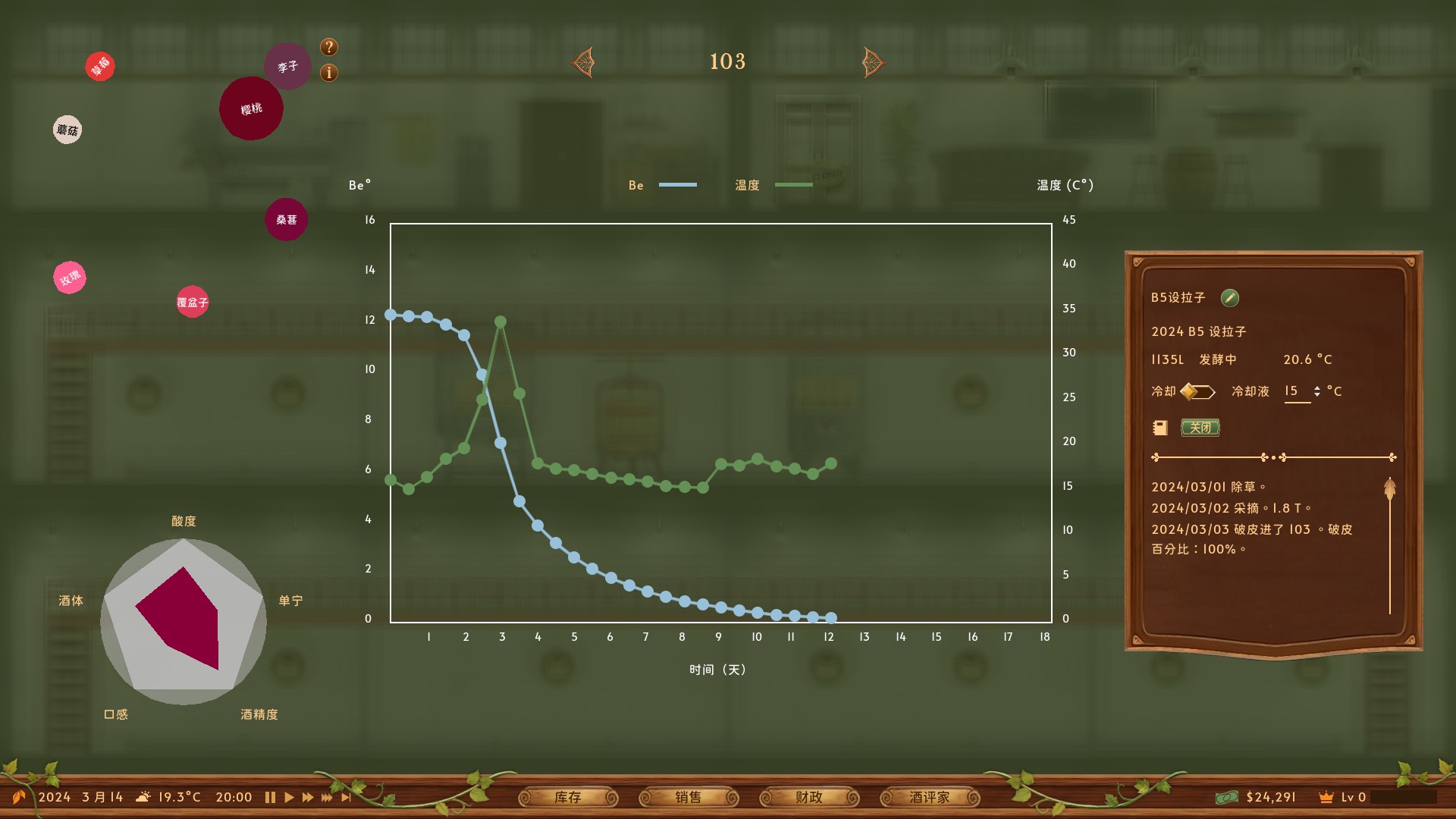Pause the game time
Screen dimensions: 1456x819
(270, 797)
